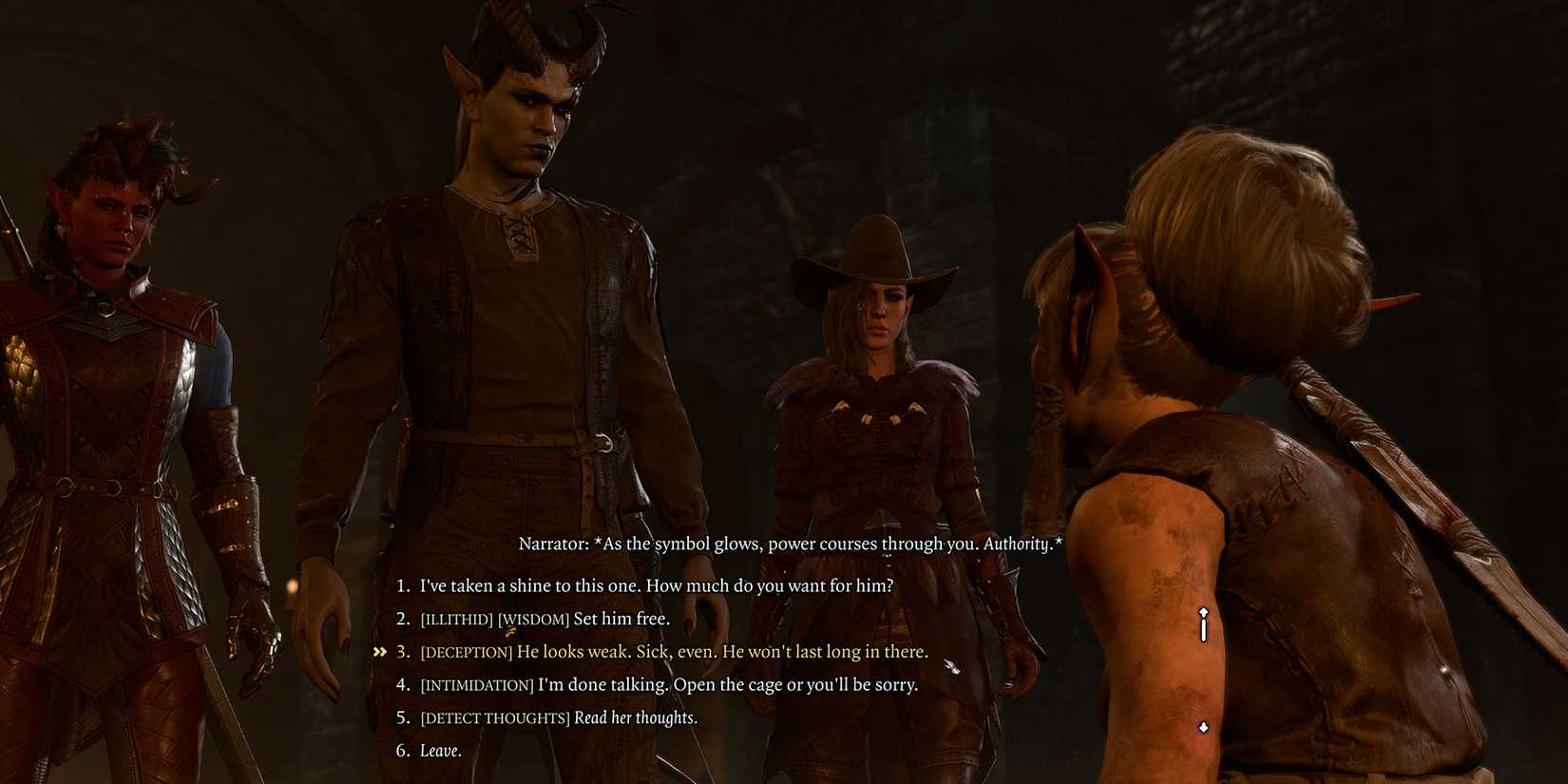Viewport: 1568px width, 784px height.
Task: Select option 6 to Leave the conversation
Action: point(443,750)
